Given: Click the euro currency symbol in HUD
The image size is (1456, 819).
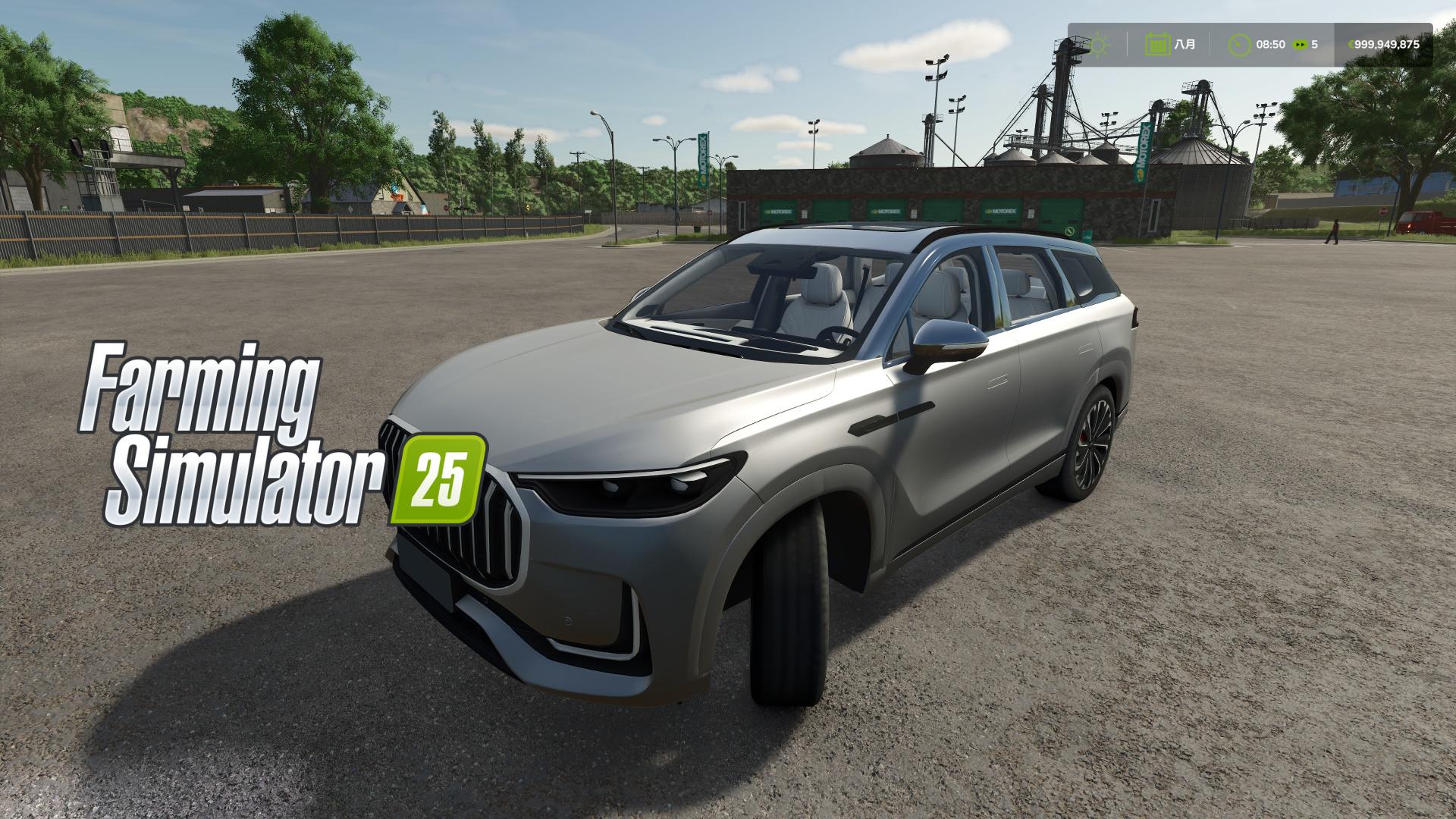Looking at the screenshot, I should [x=1352, y=44].
